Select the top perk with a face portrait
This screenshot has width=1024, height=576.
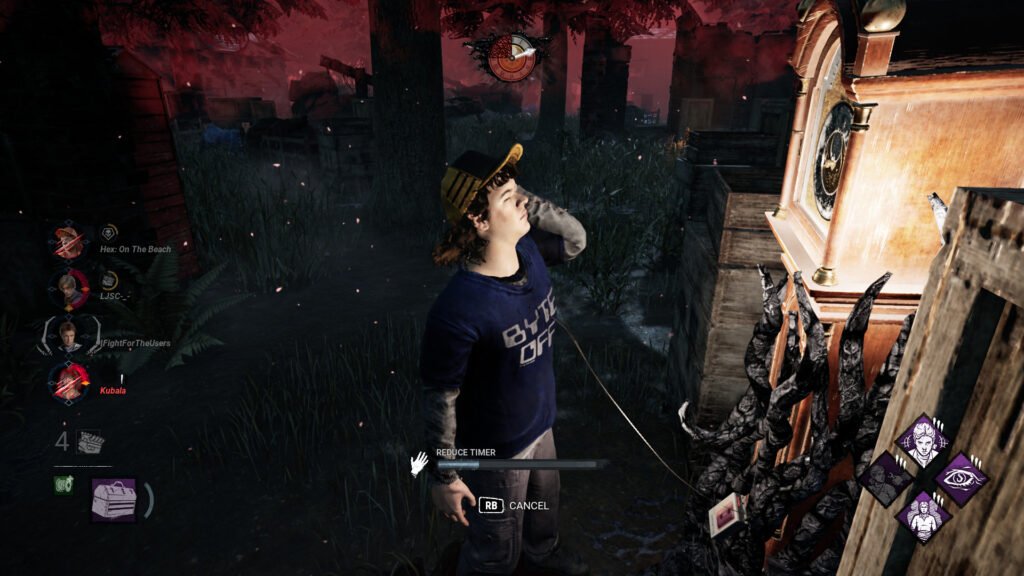pos(921,441)
